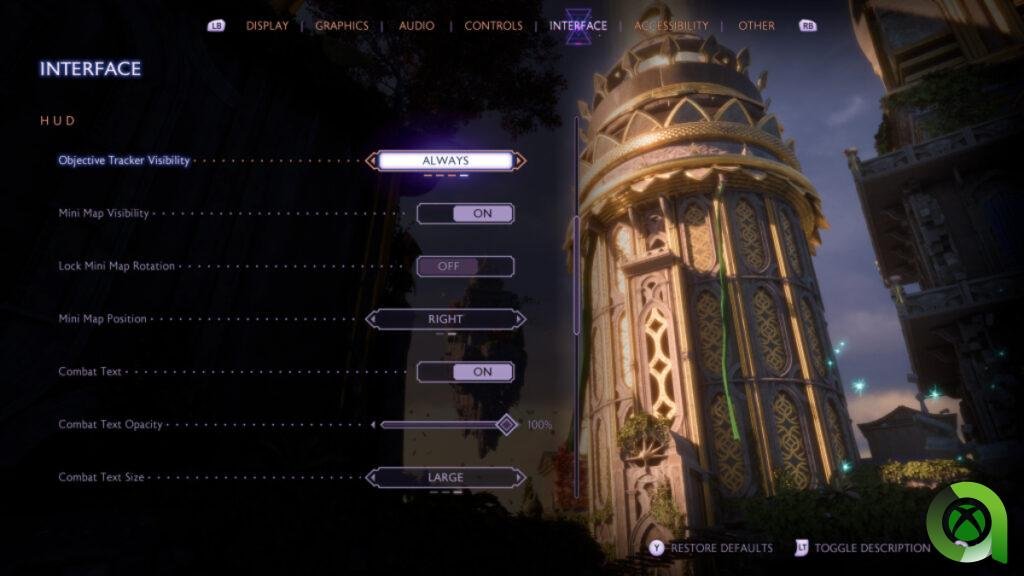Click the left arrow of Mini Map Position

click(x=372, y=319)
